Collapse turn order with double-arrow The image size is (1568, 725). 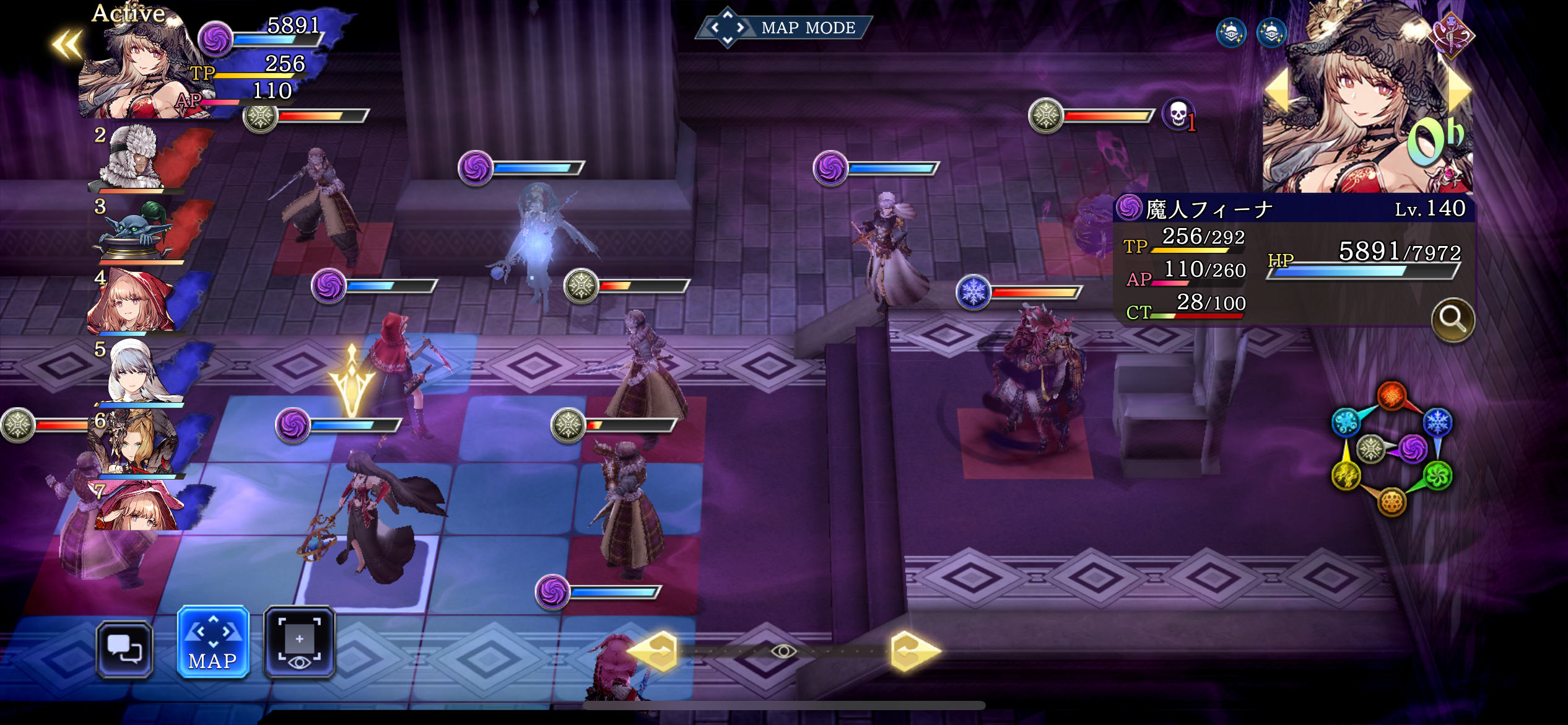67,45
